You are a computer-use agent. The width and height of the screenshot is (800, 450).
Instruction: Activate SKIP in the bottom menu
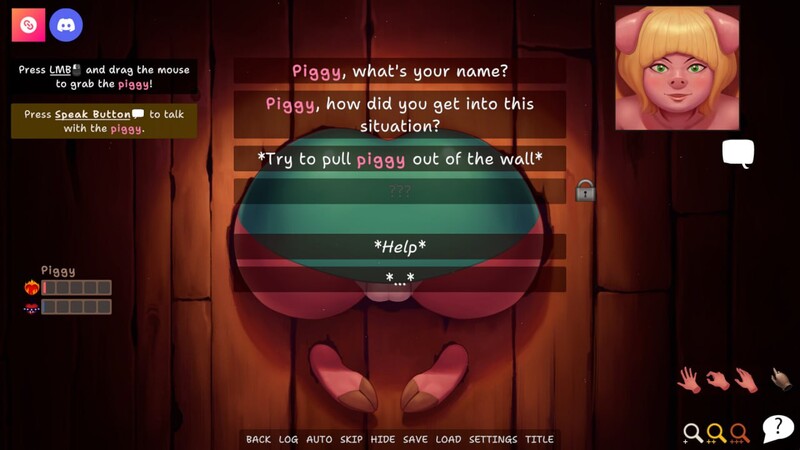(351, 439)
